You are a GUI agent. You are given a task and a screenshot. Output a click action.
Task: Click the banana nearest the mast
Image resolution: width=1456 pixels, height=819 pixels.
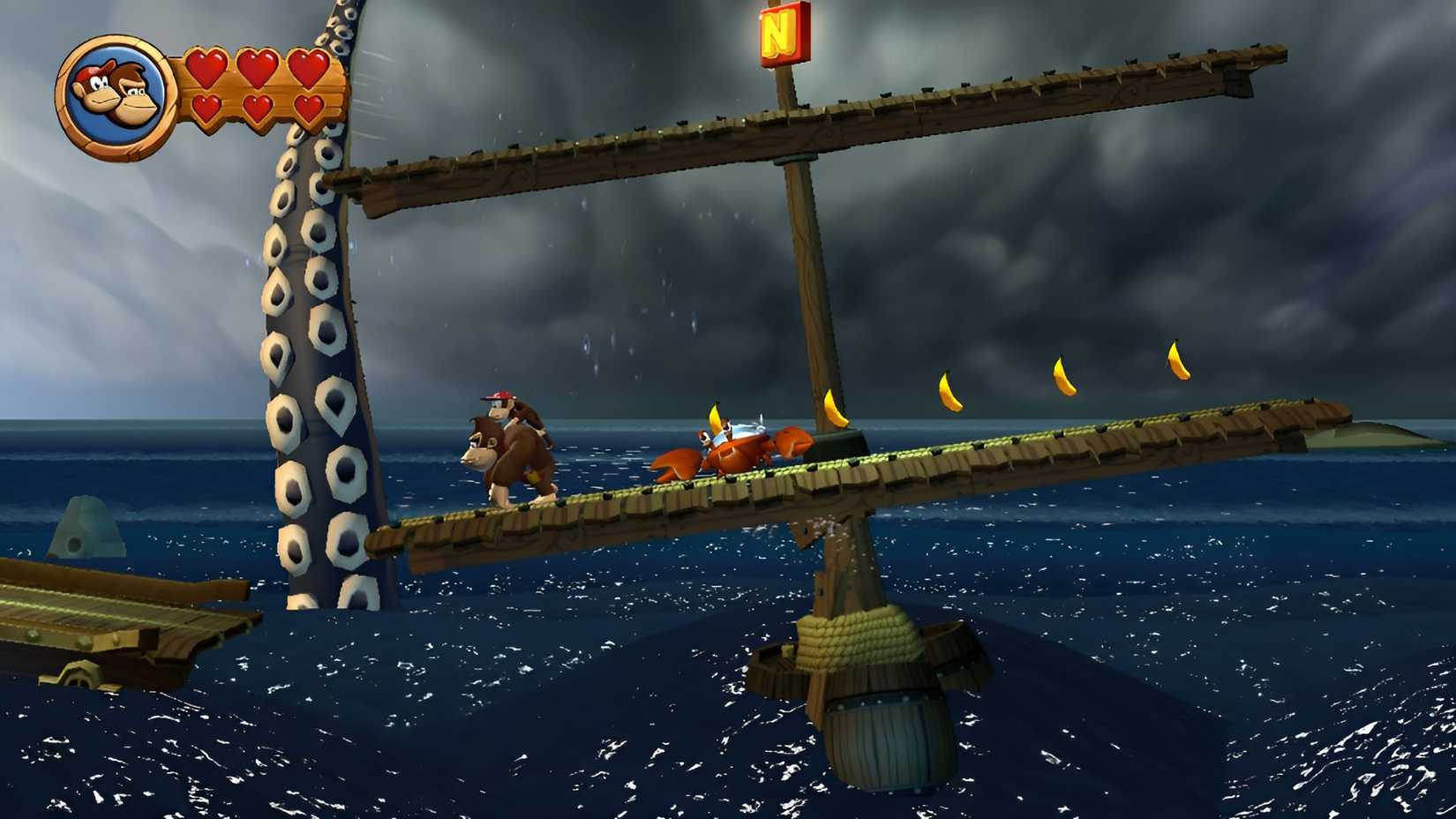[834, 409]
